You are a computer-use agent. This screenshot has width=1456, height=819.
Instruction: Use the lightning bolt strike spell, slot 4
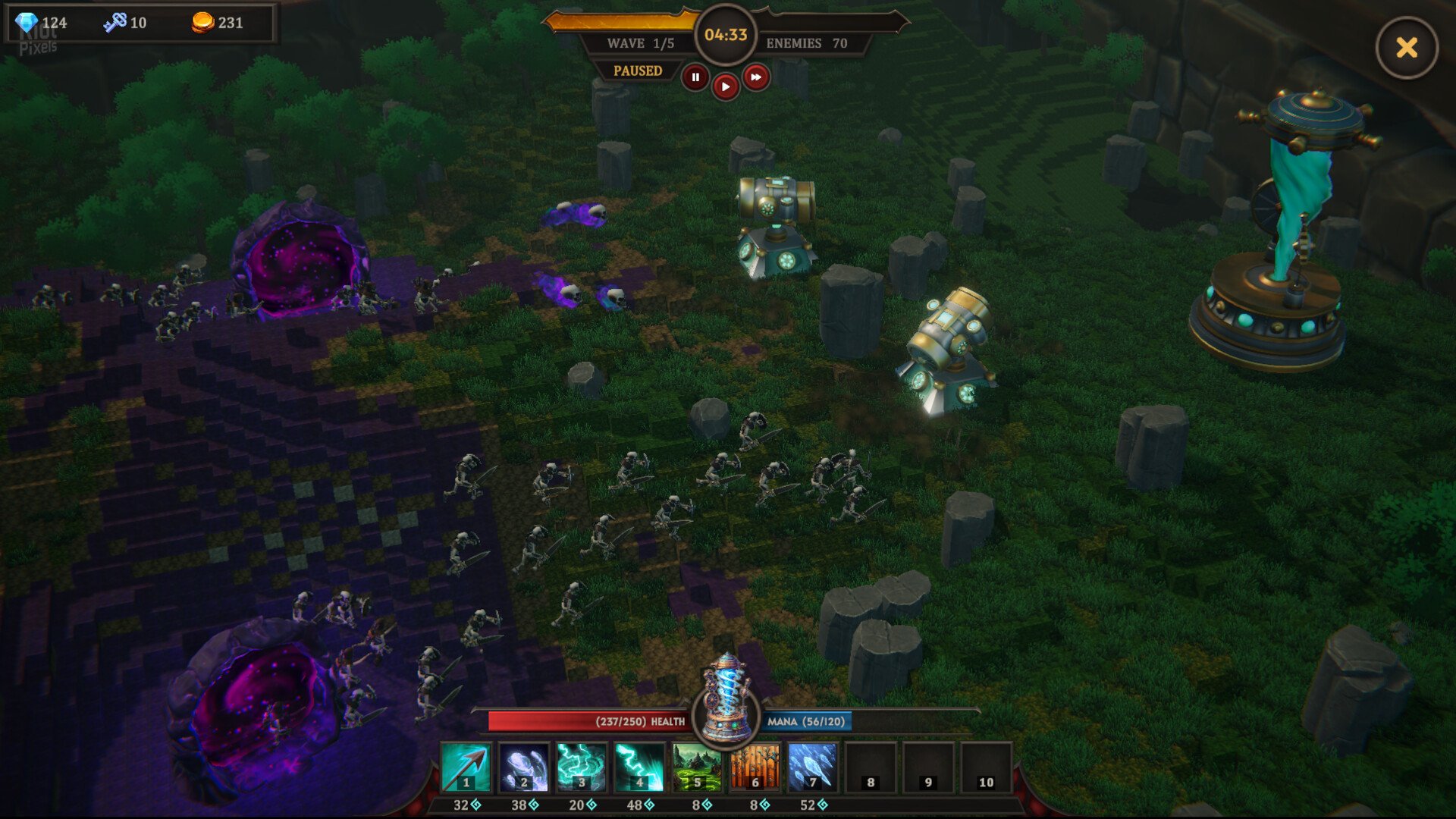pyautogui.click(x=639, y=767)
